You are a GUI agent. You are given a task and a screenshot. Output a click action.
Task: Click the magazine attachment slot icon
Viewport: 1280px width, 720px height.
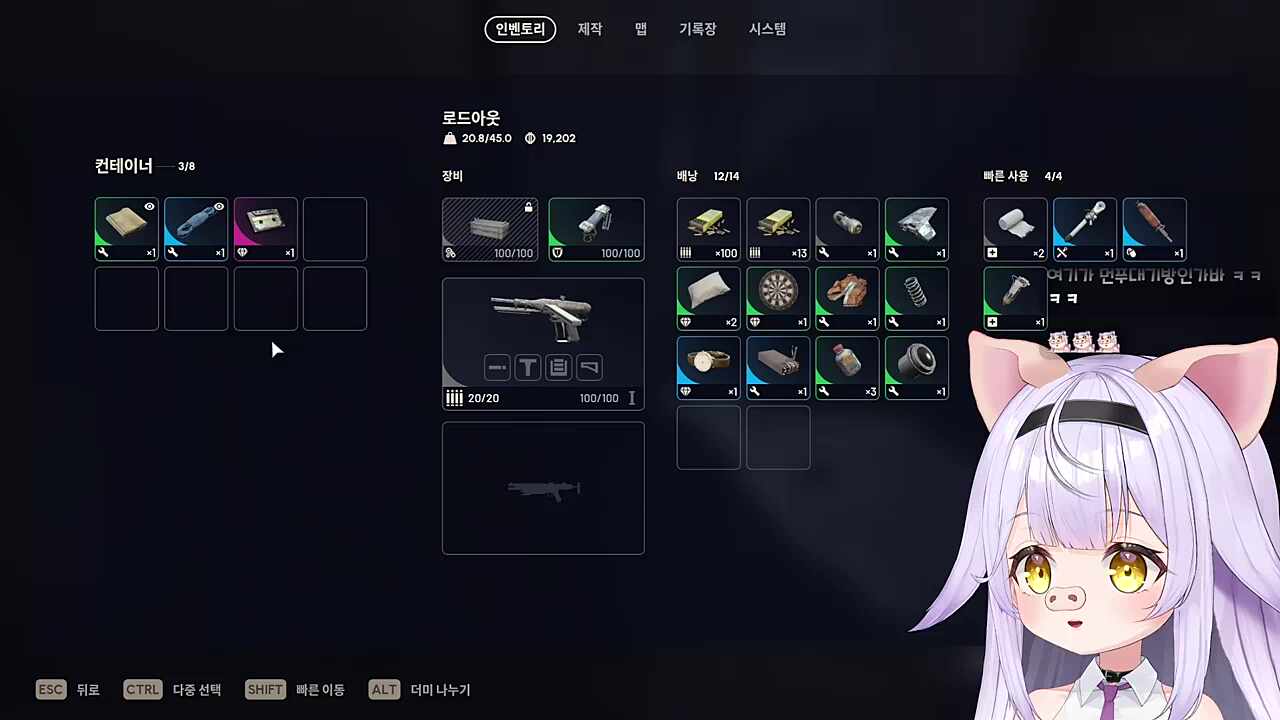click(558, 367)
